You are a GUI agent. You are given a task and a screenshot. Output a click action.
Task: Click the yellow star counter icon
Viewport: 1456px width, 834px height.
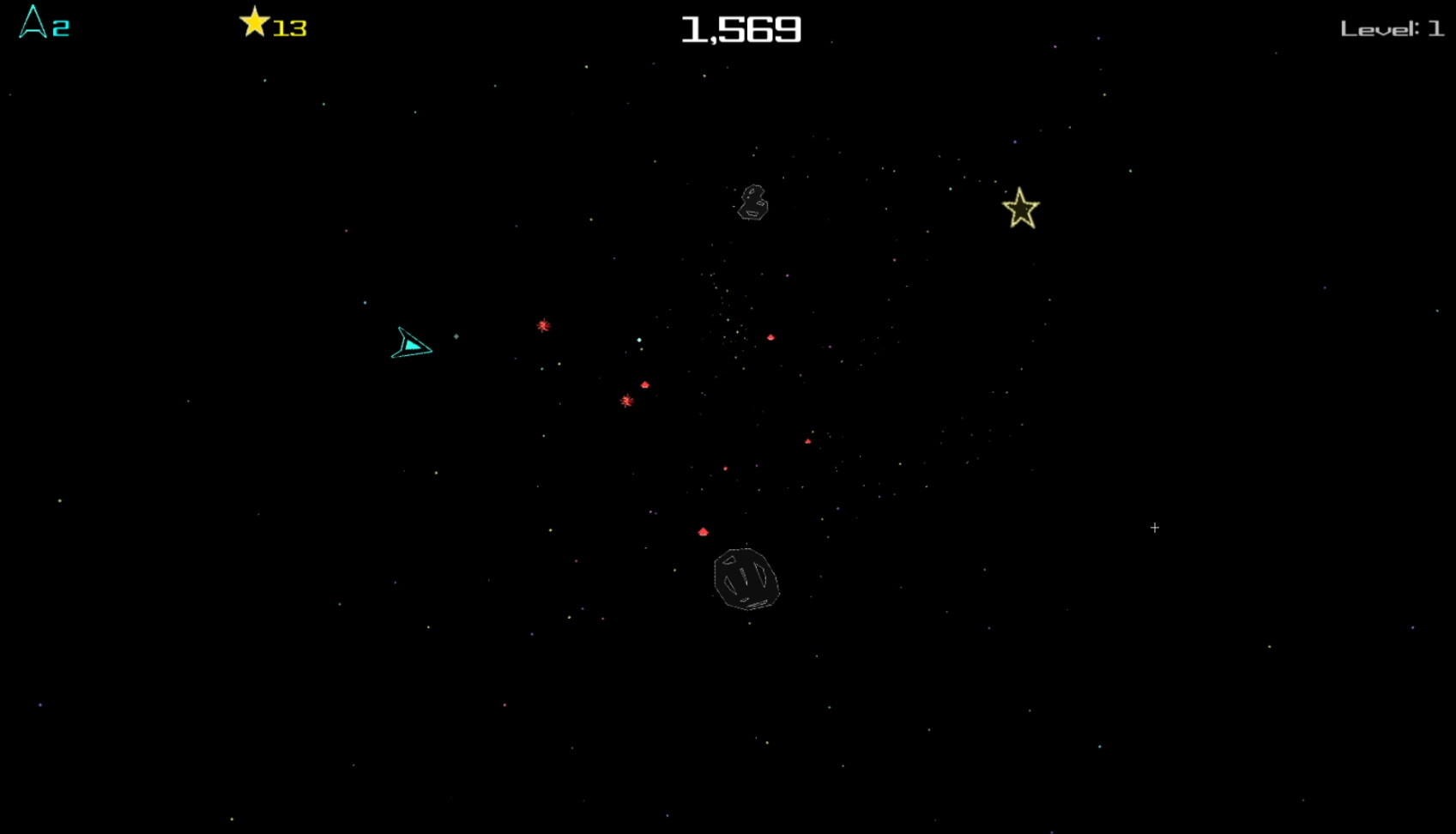[255, 23]
